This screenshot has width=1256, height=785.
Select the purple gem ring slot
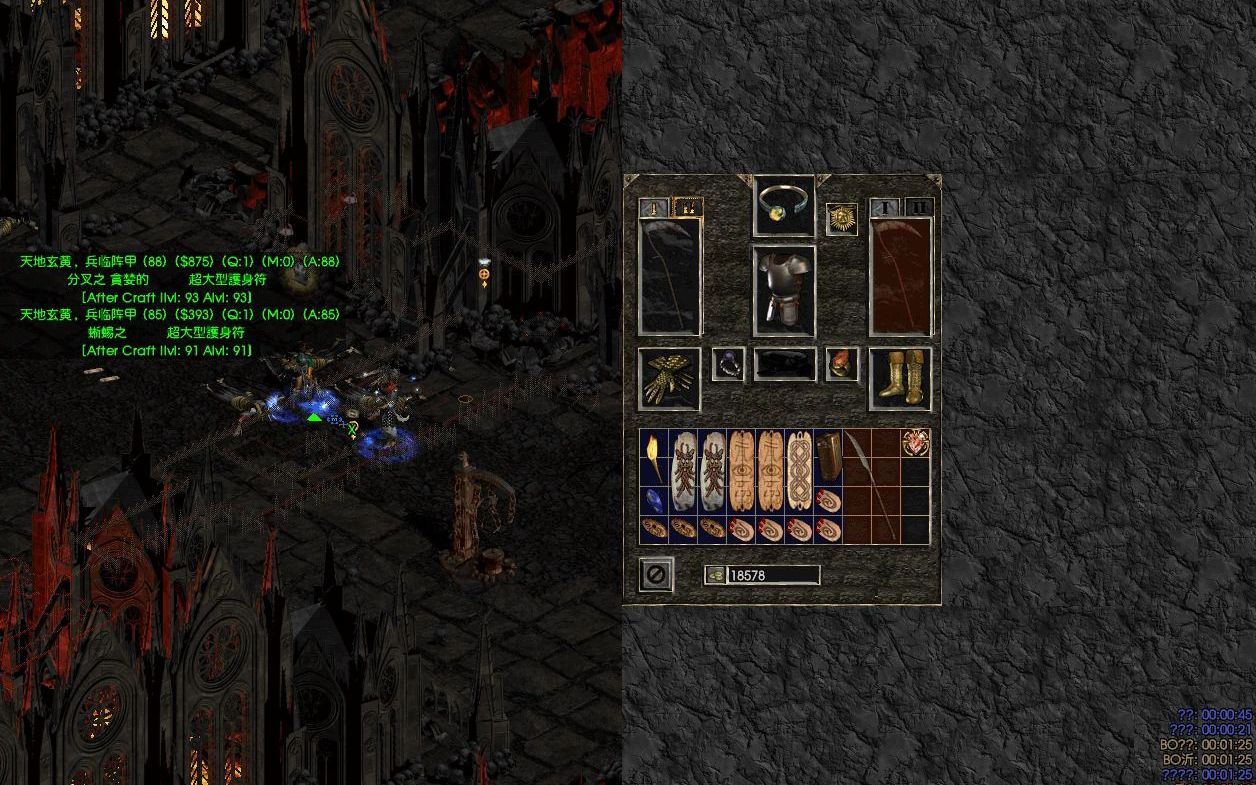click(728, 365)
